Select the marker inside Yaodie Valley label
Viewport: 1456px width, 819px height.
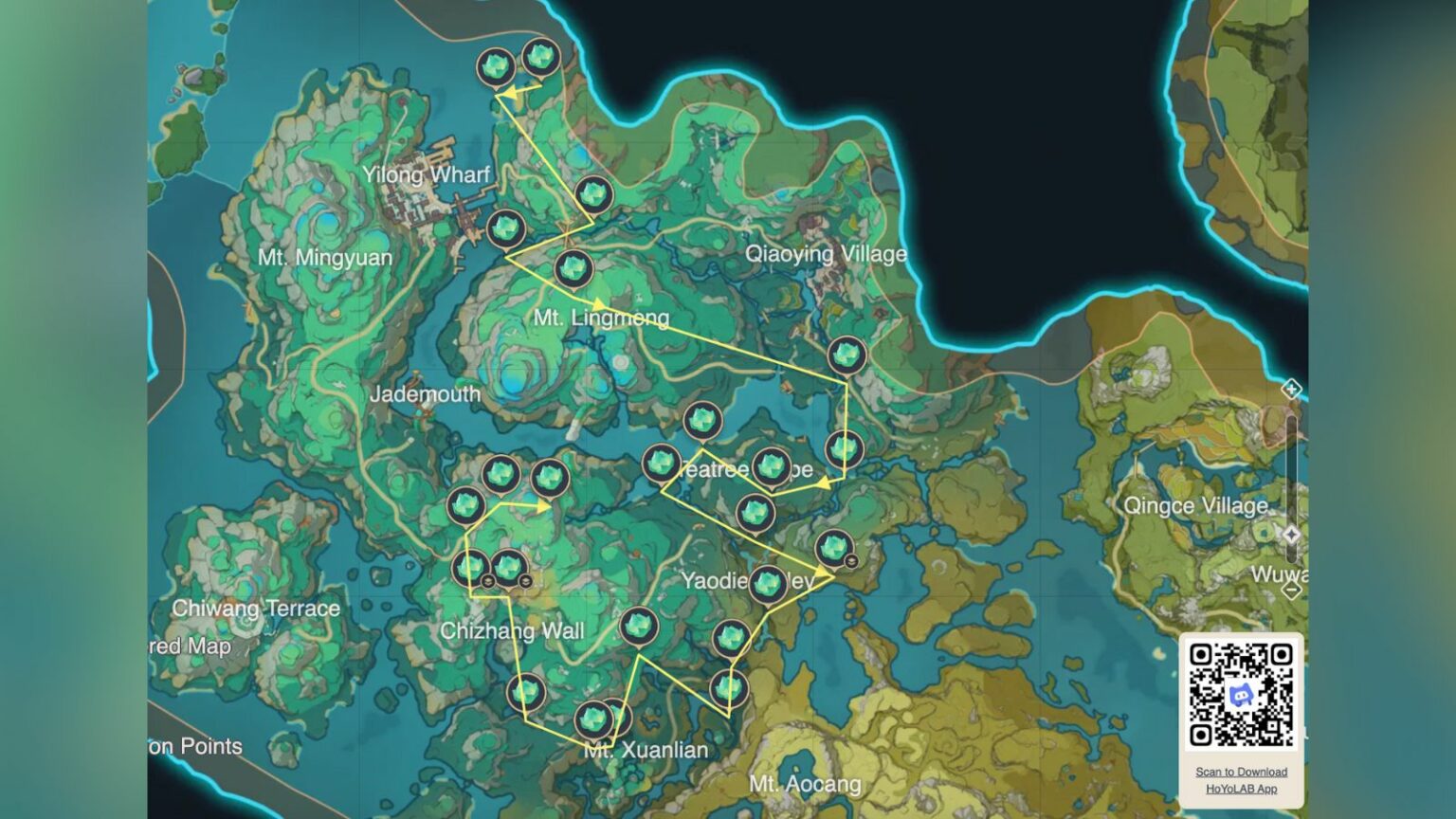[768, 583]
